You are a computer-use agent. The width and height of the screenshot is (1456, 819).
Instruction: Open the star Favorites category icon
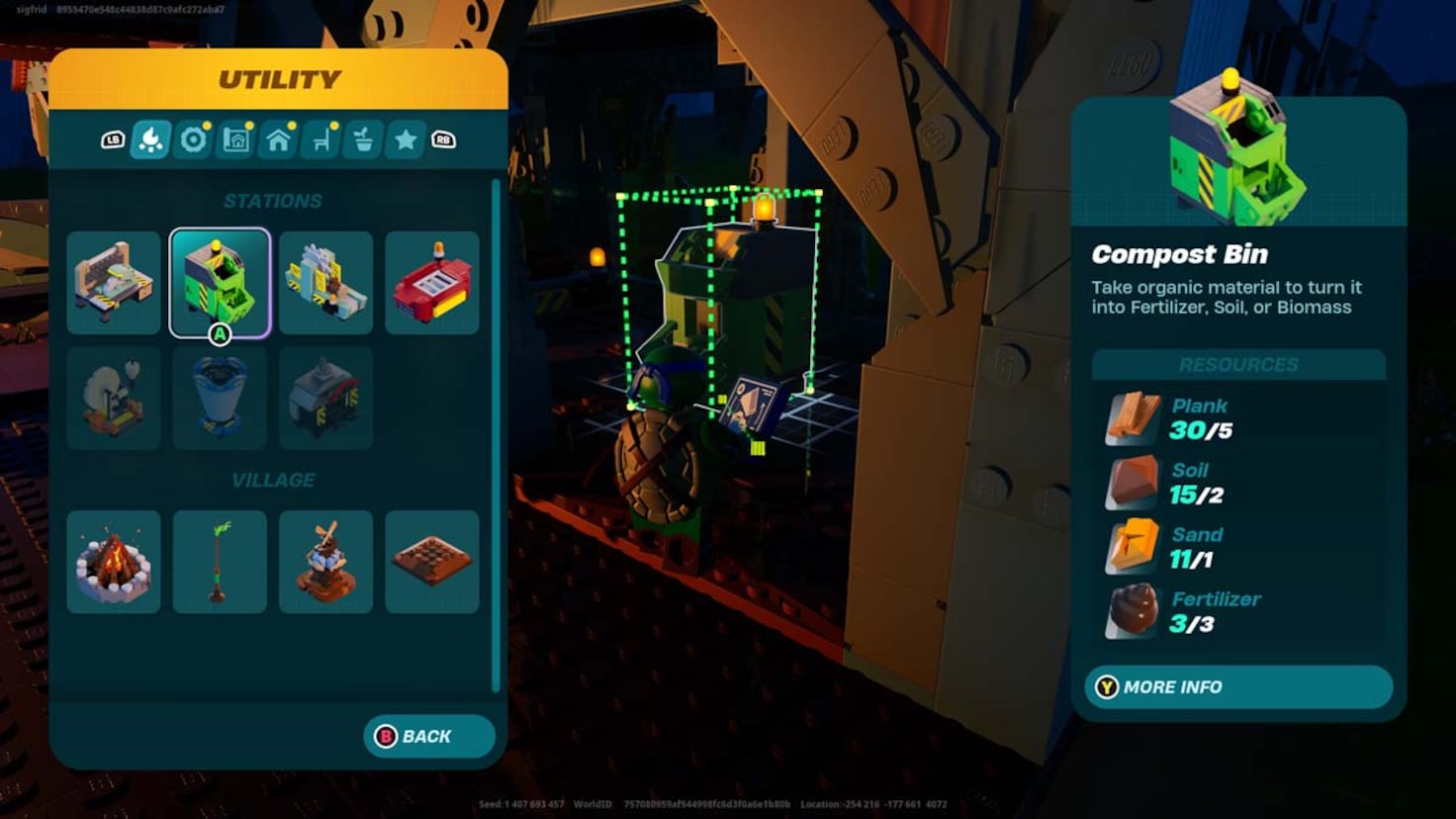(405, 139)
